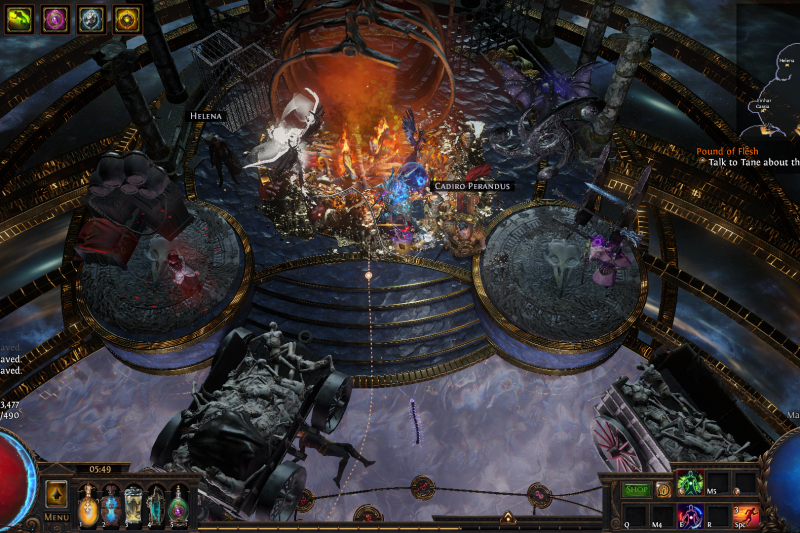Open the minimap in the corner

pos(770,70)
